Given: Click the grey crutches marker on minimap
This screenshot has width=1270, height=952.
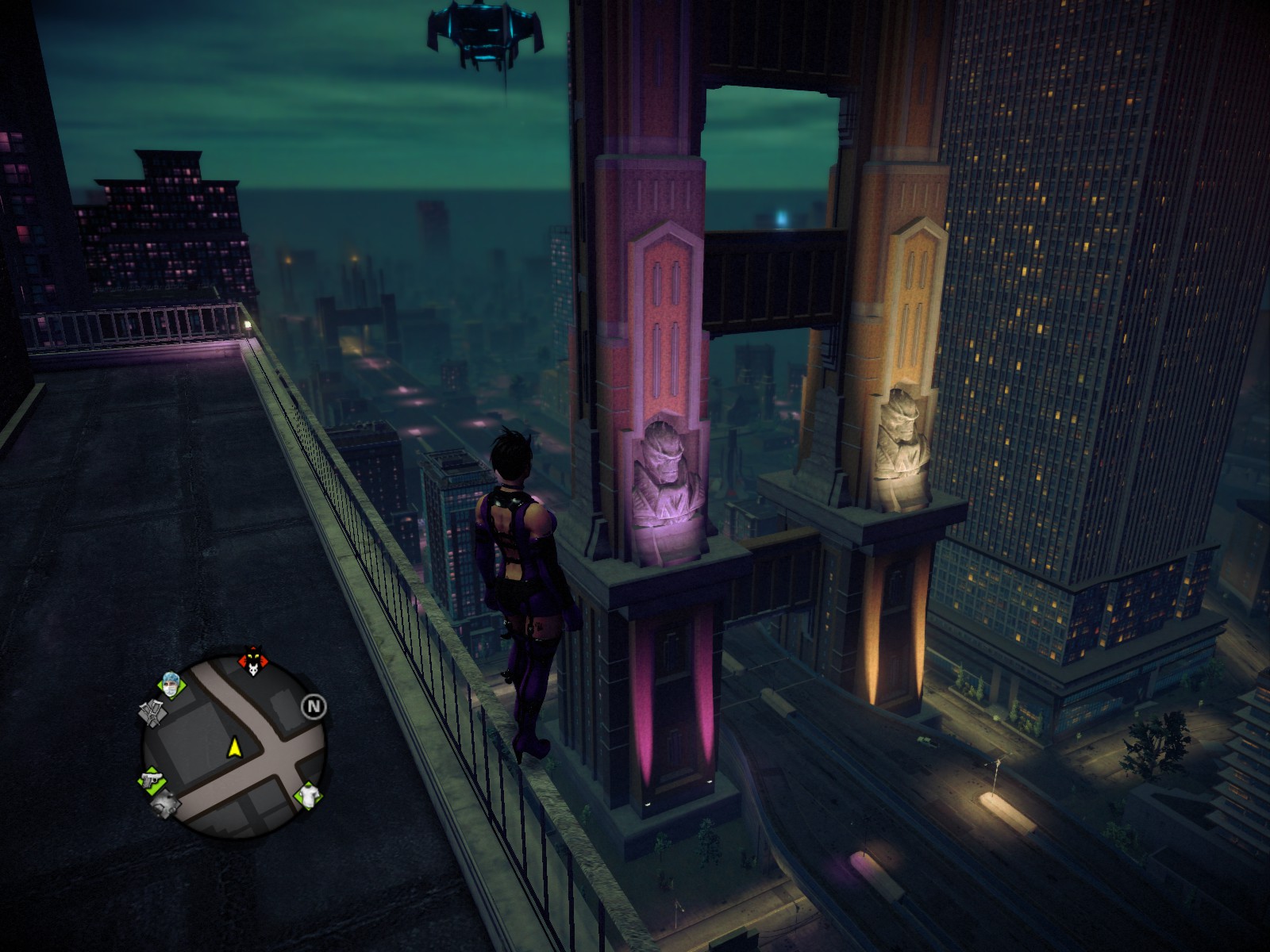Looking at the screenshot, I should click(152, 712).
